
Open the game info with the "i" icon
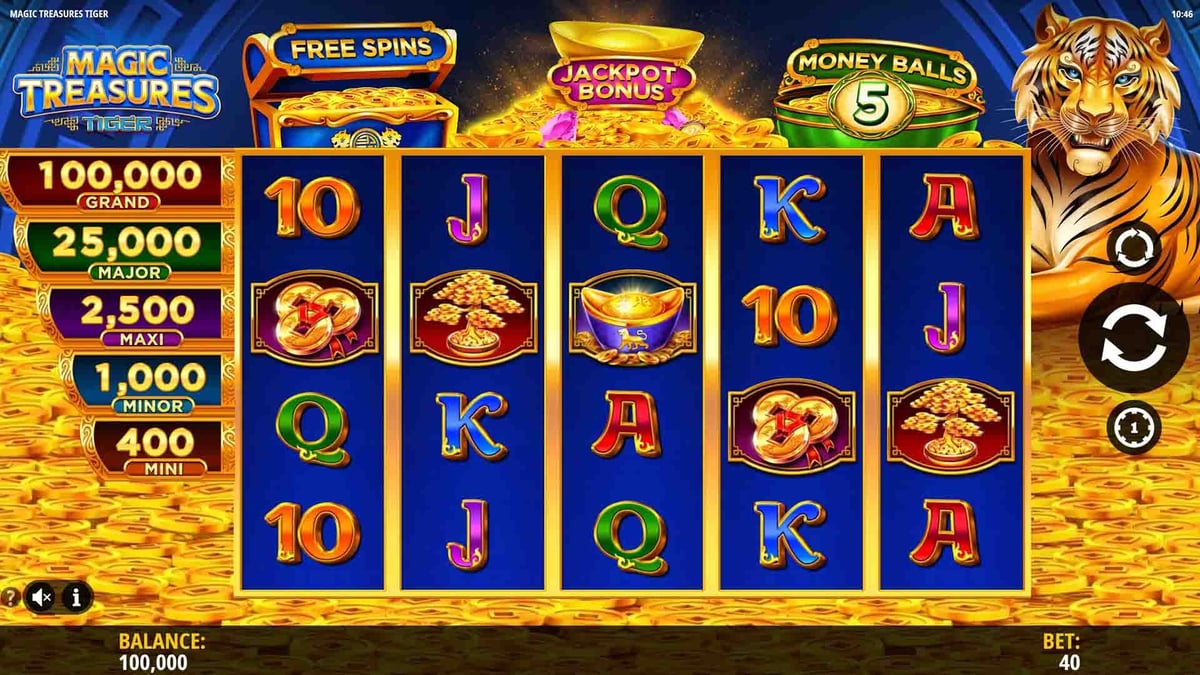pyautogui.click(x=77, y=598)
